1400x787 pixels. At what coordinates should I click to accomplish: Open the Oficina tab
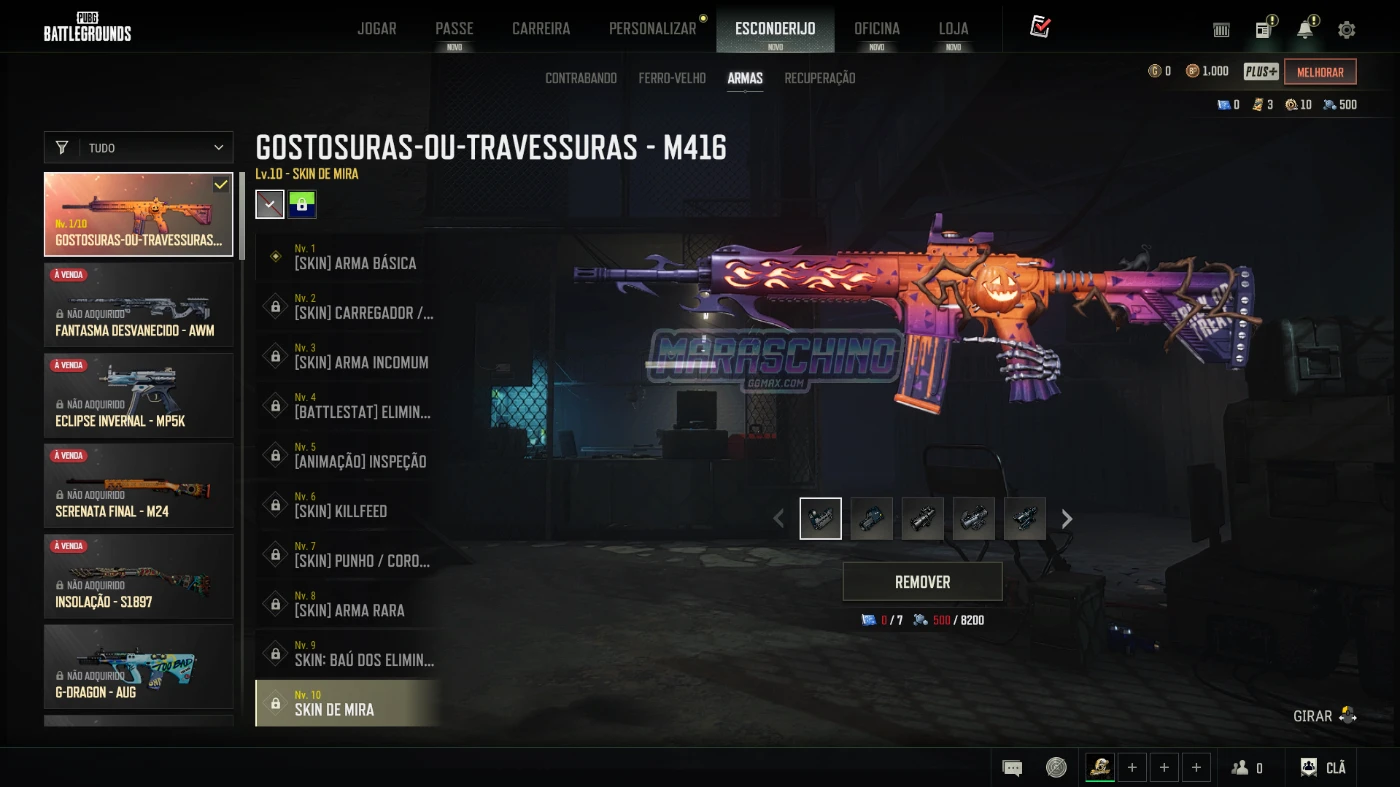[876, 28]
